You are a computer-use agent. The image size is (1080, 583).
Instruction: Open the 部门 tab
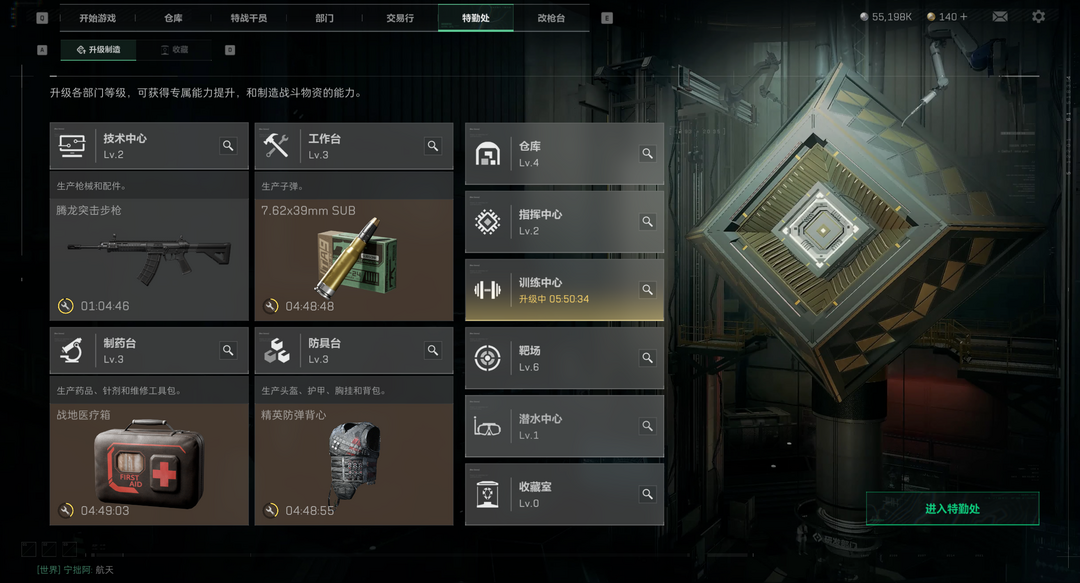click(324, 18)
